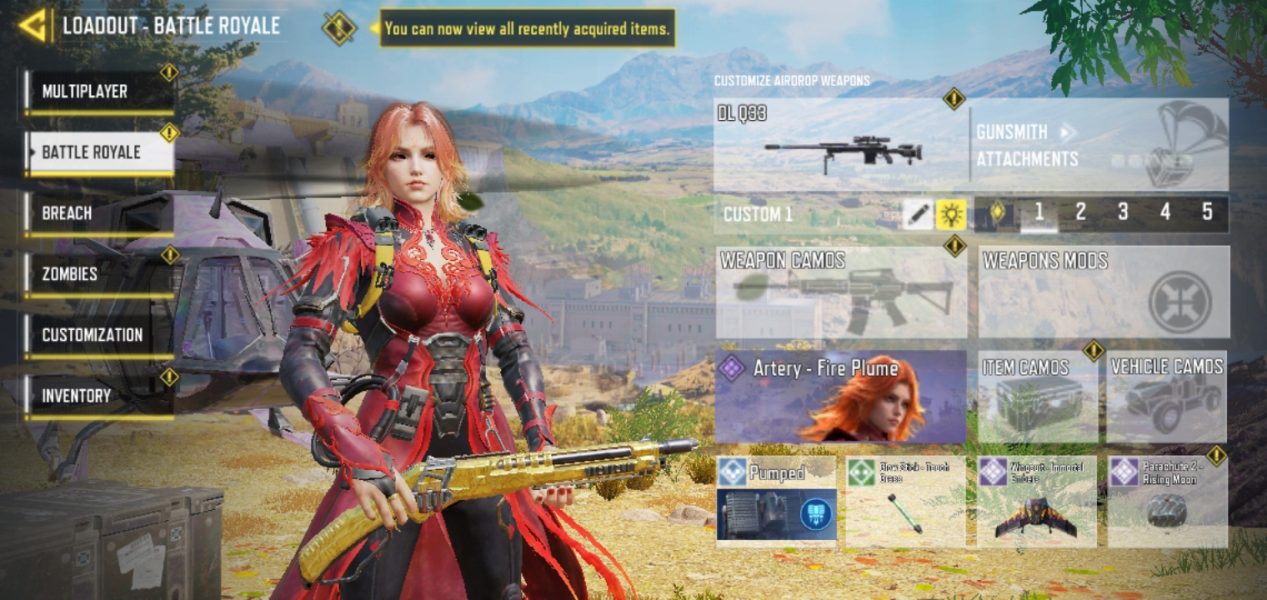Screen dimensions: 1267x600
Task: Choose custom loadout slot 5
Action: [1207, 212]
